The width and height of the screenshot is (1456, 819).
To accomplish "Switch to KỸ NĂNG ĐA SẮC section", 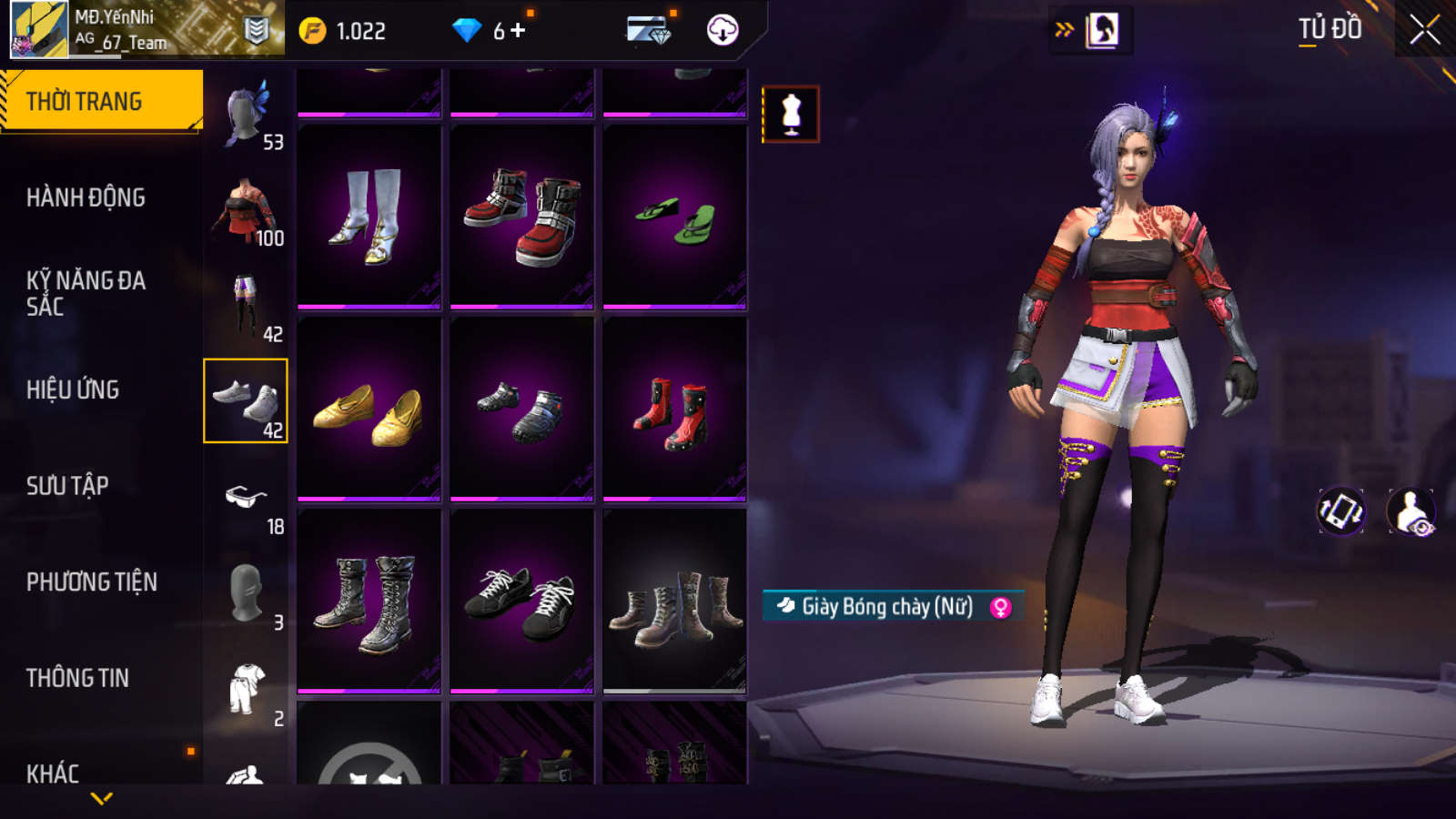I will (86, 293).
